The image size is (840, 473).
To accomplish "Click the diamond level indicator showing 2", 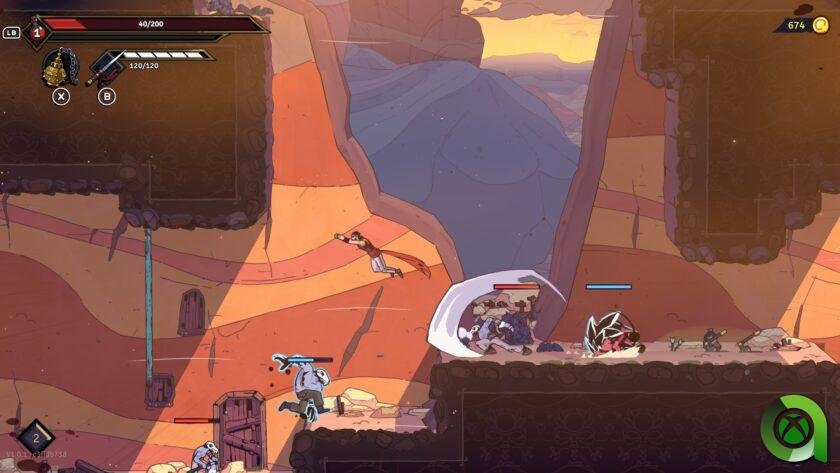I will click(36, 437).
